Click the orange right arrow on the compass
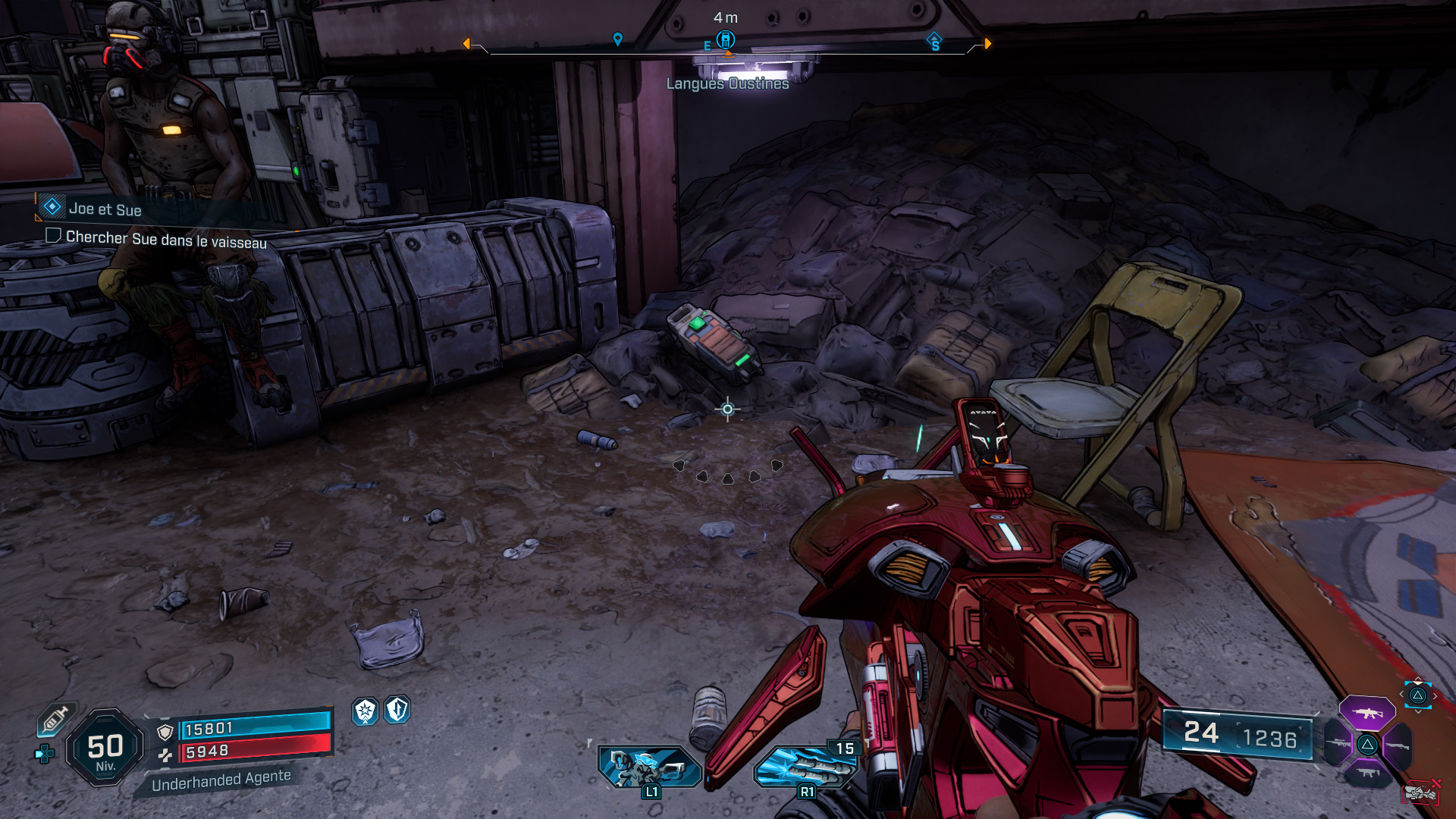The image size is (1456, 819). coord(987,44)
